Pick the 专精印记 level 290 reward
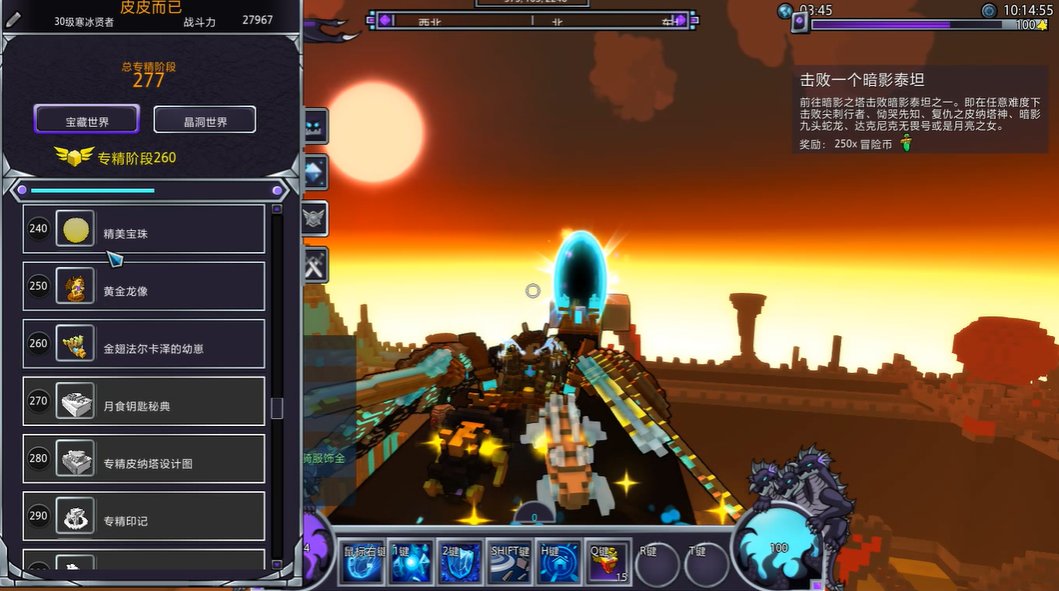The image size is (1059, 591). (x=144, y=519)
